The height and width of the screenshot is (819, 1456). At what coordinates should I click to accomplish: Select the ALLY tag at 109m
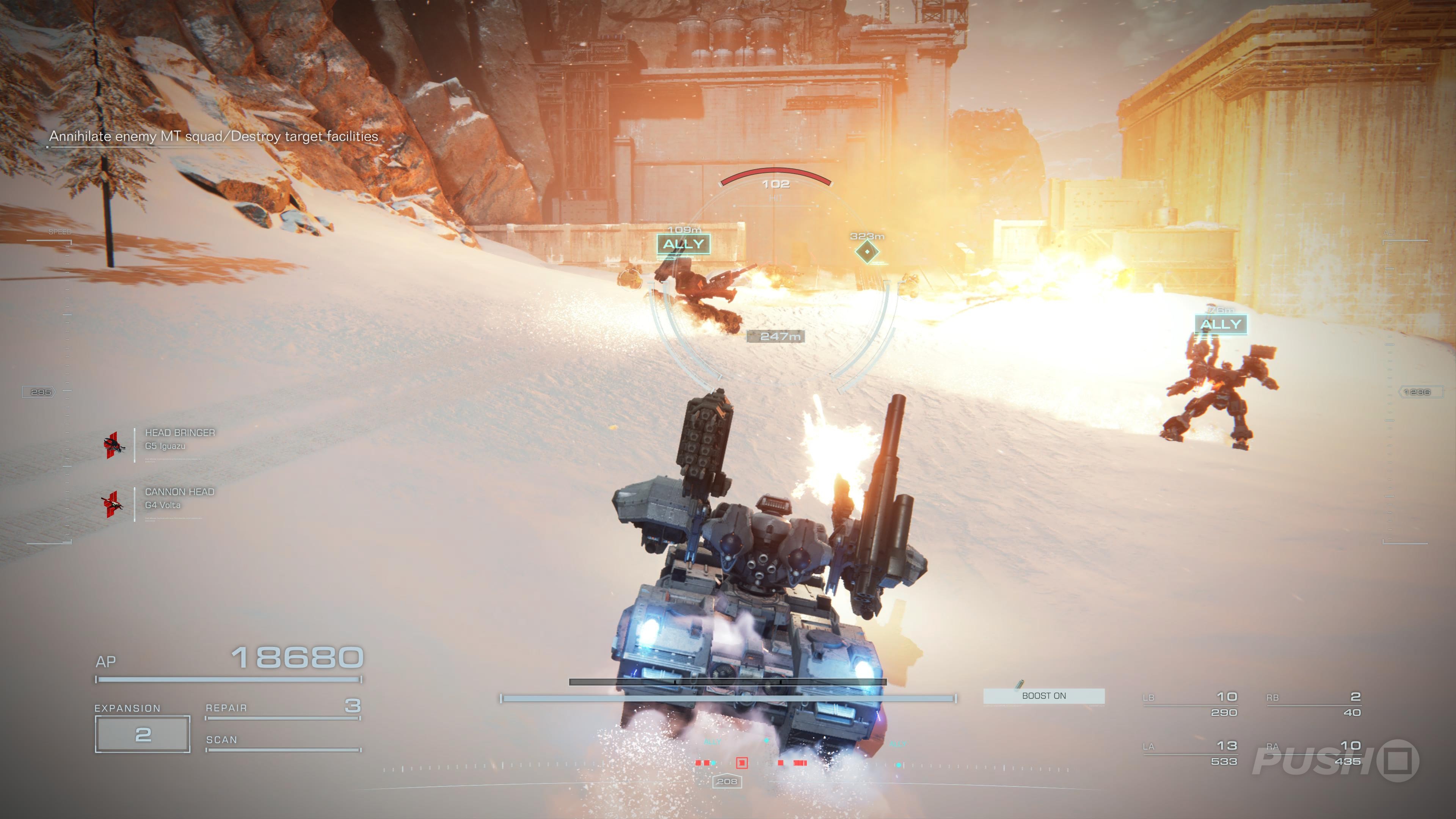(683, 244)
